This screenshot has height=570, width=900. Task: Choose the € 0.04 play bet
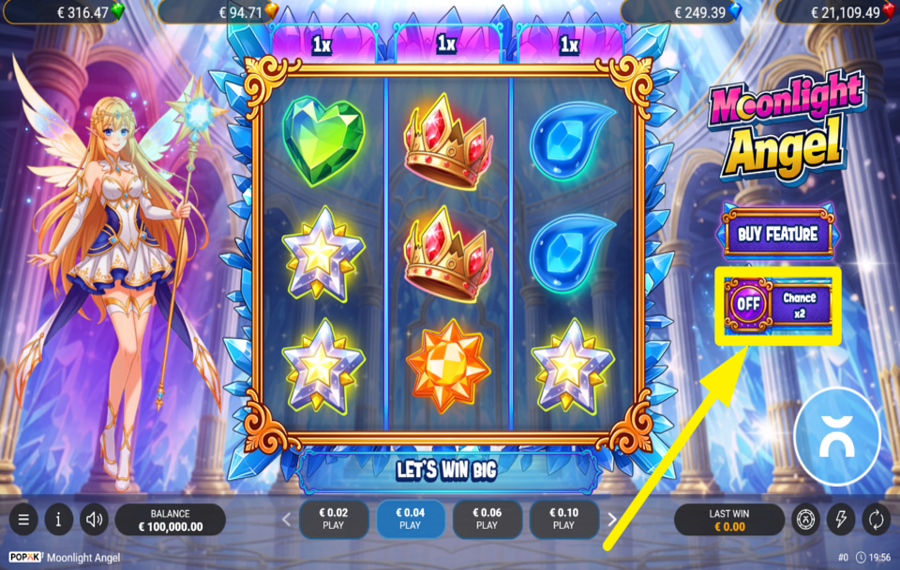pyautogui.click(x=410, y=519)
